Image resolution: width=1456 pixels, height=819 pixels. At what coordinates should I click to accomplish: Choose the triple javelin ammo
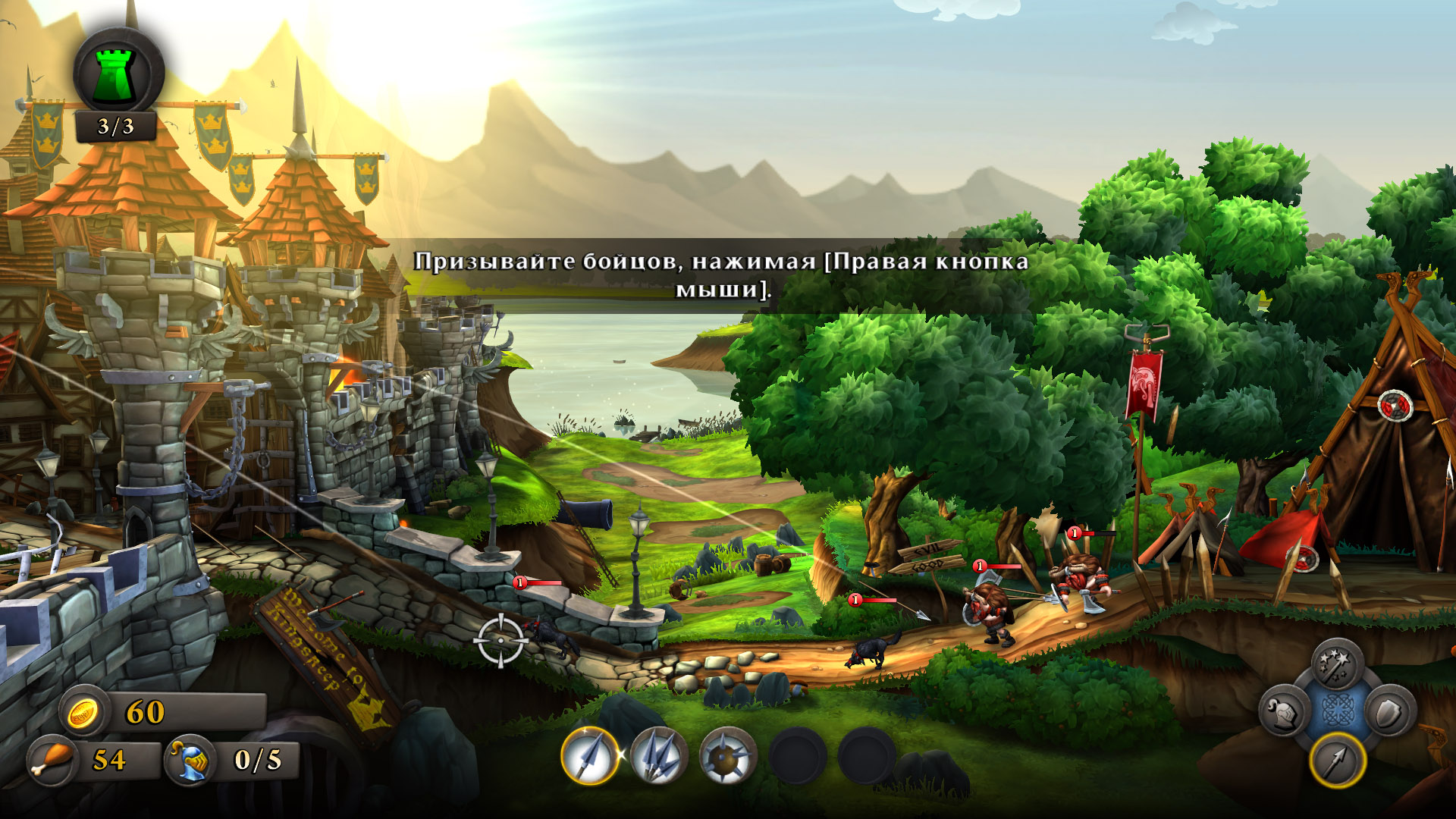(x=658, y=755)
